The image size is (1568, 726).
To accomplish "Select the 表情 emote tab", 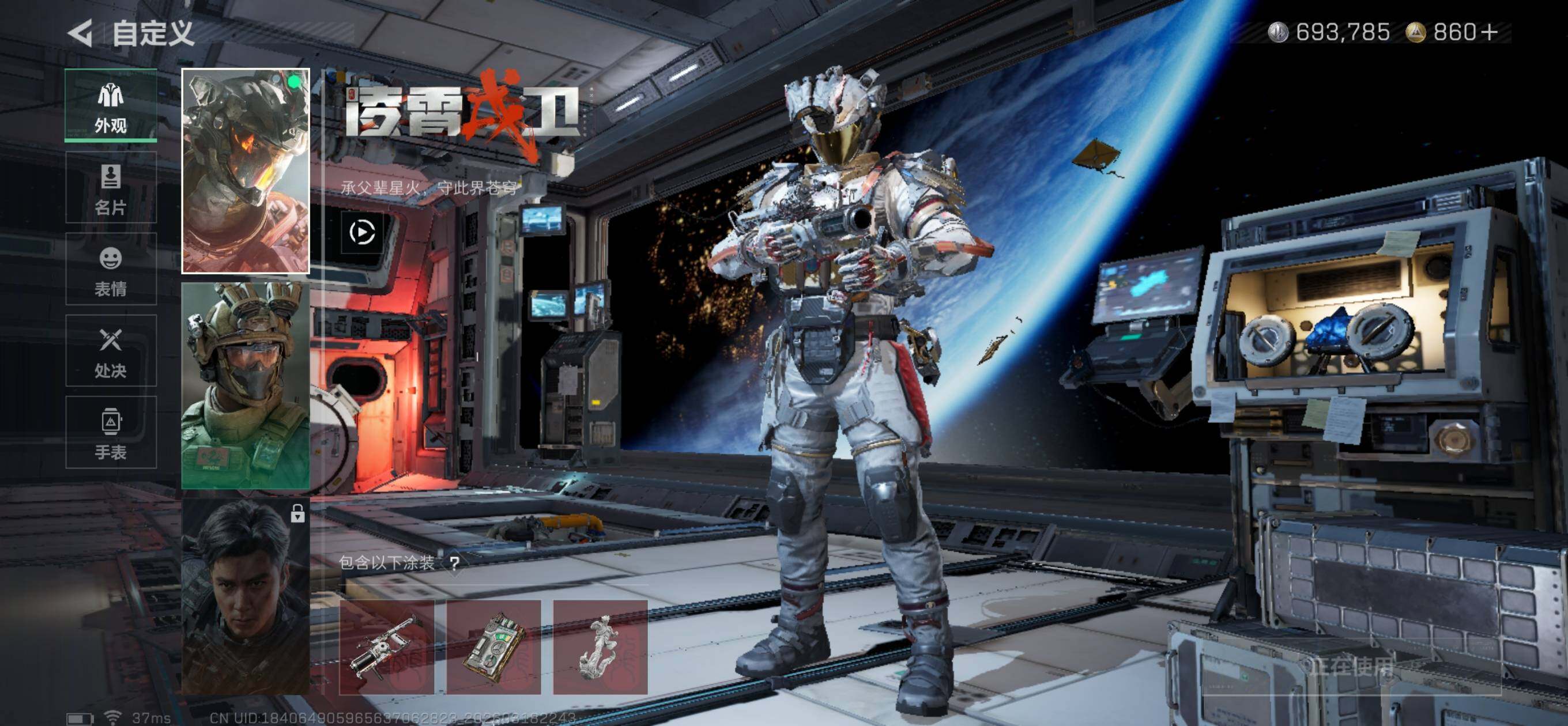I will click(x=111, y=270).
